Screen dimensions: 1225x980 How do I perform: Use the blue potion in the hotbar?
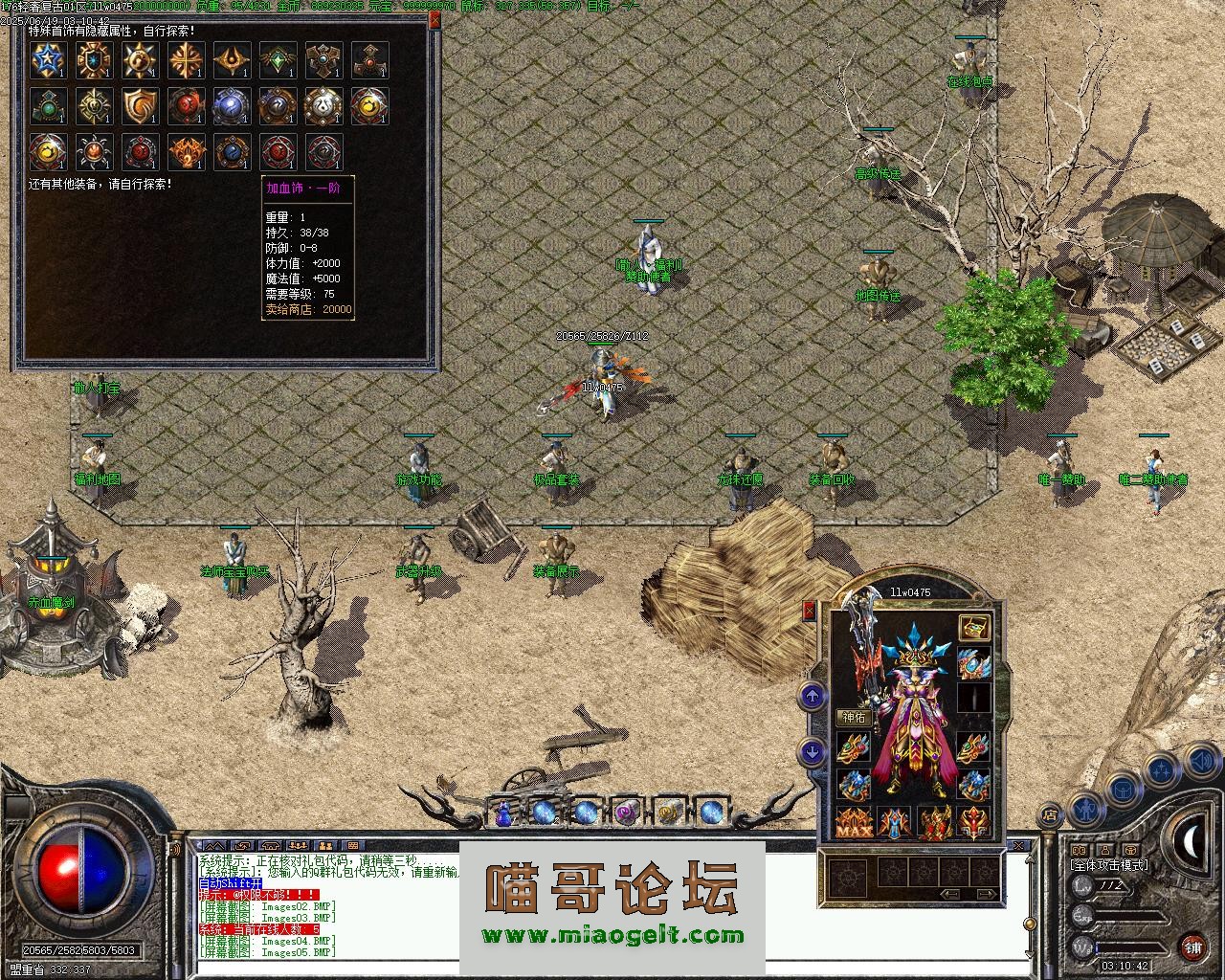[x=503, y=813]
